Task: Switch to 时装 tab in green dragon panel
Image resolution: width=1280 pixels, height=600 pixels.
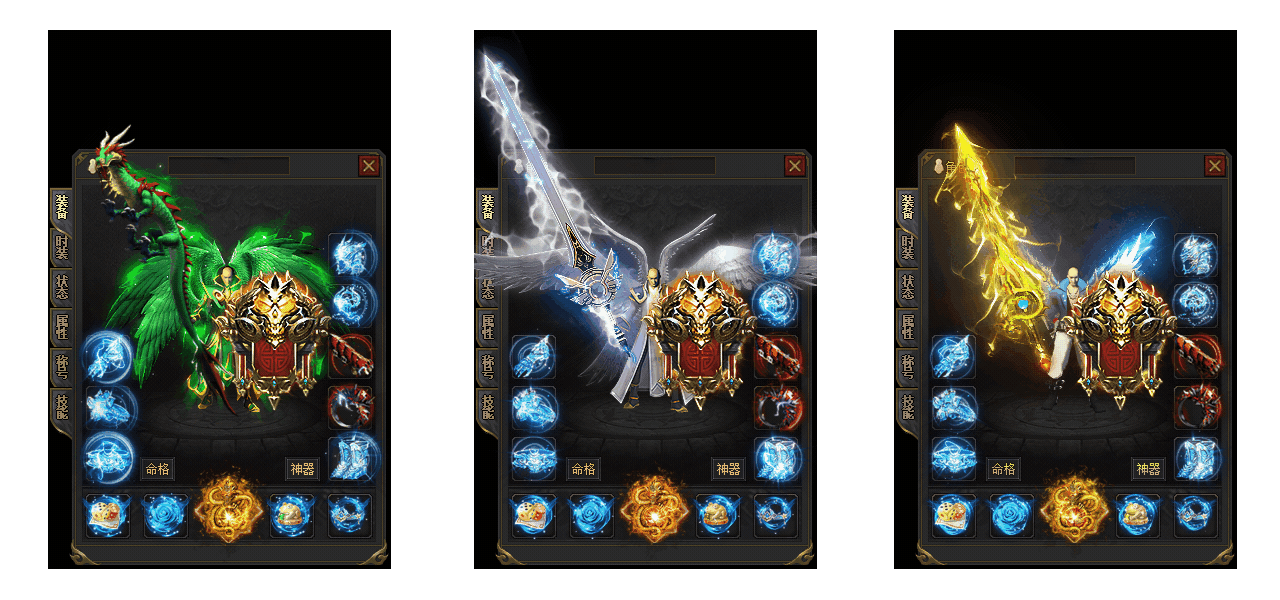Action: pos(60,247)
